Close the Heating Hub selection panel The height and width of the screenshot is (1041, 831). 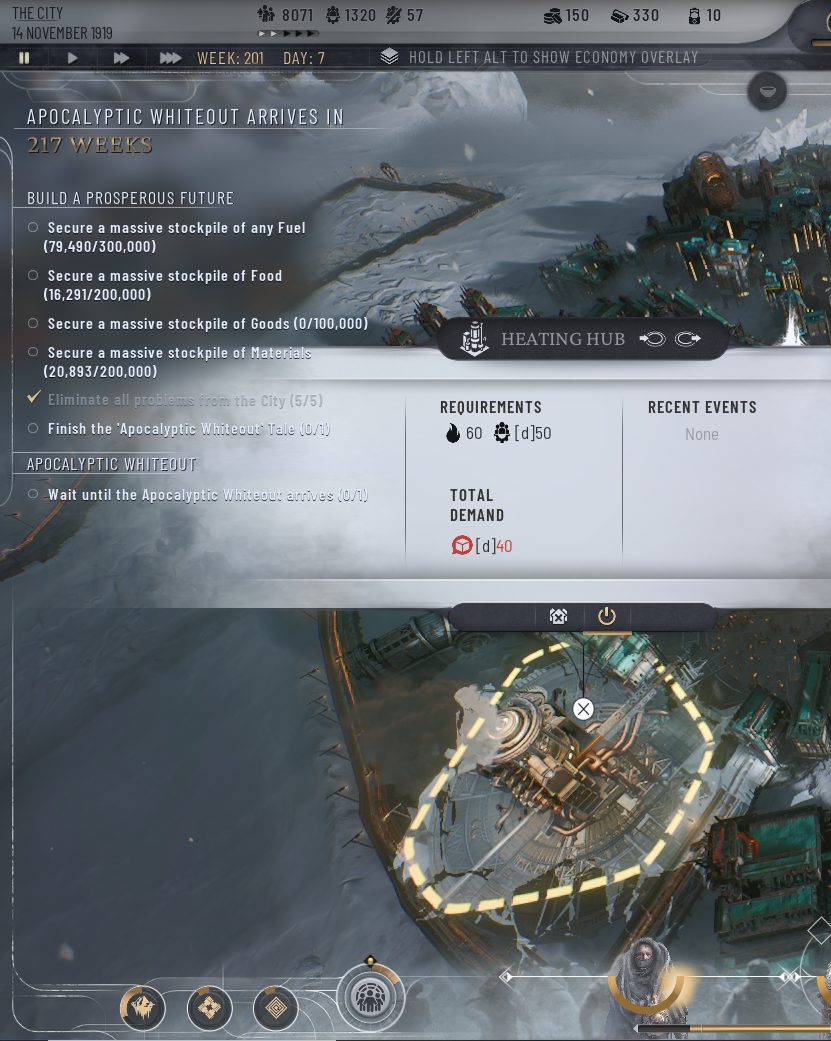[x=583, y=709]
